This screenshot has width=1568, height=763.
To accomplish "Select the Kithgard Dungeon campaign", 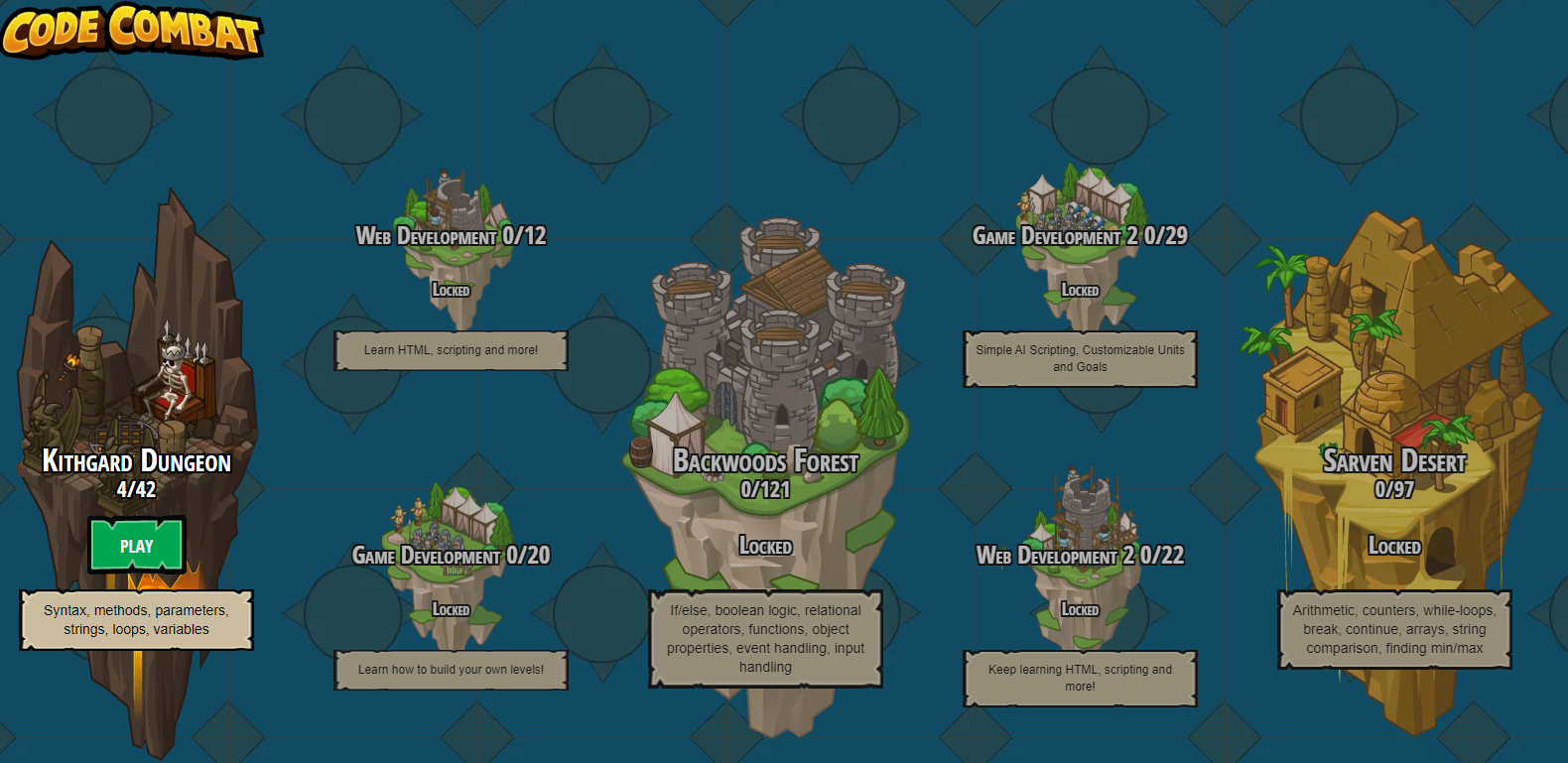I will [x=137, y=462].
